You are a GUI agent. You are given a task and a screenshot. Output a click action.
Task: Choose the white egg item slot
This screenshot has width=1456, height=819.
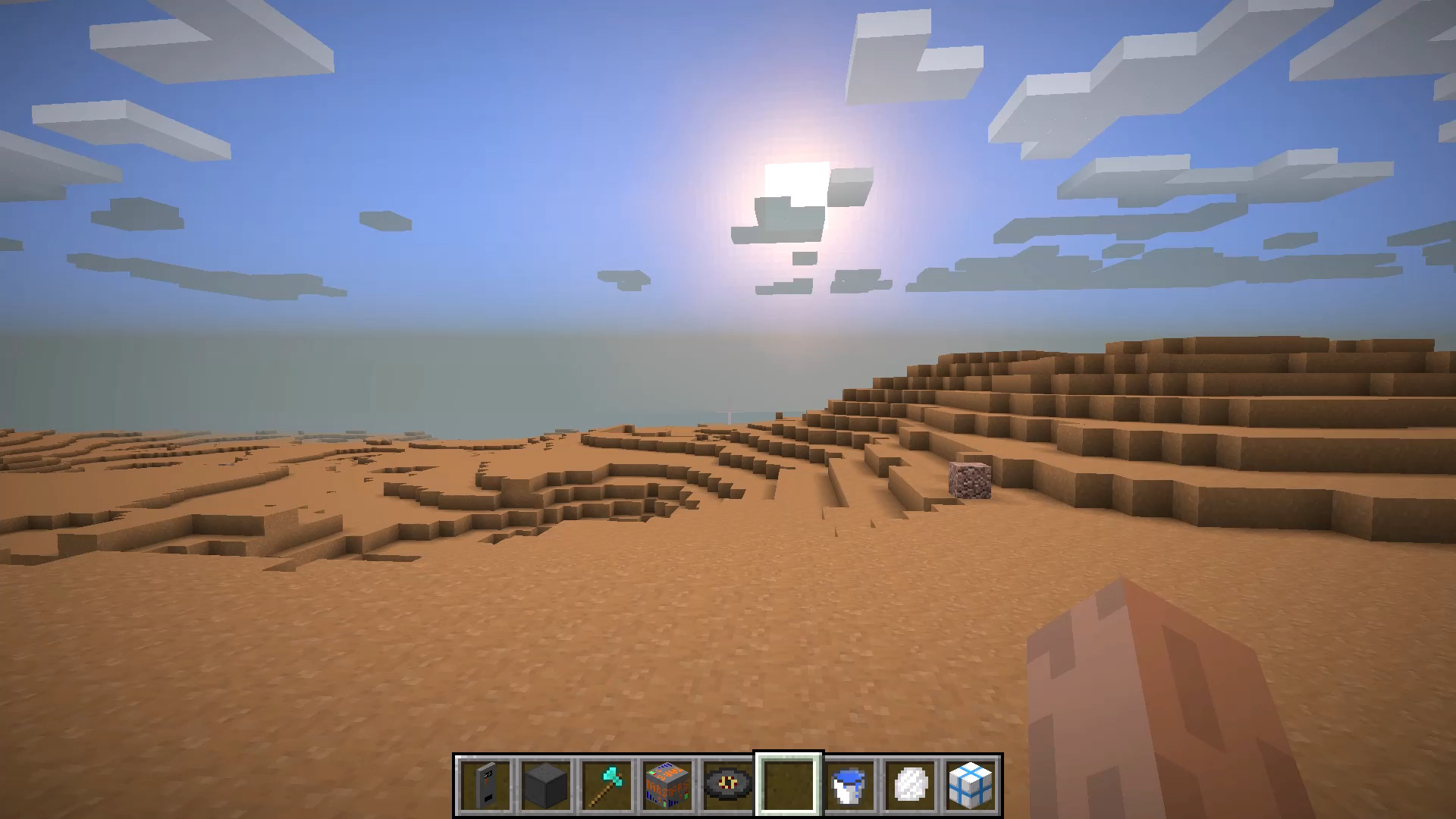click(x=910, y=785)
